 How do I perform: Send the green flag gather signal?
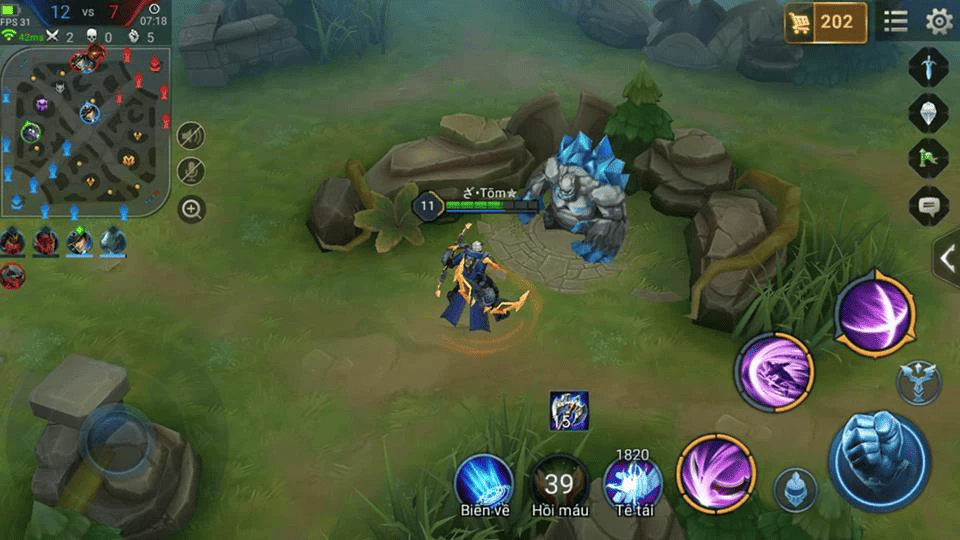coord(927,159)
